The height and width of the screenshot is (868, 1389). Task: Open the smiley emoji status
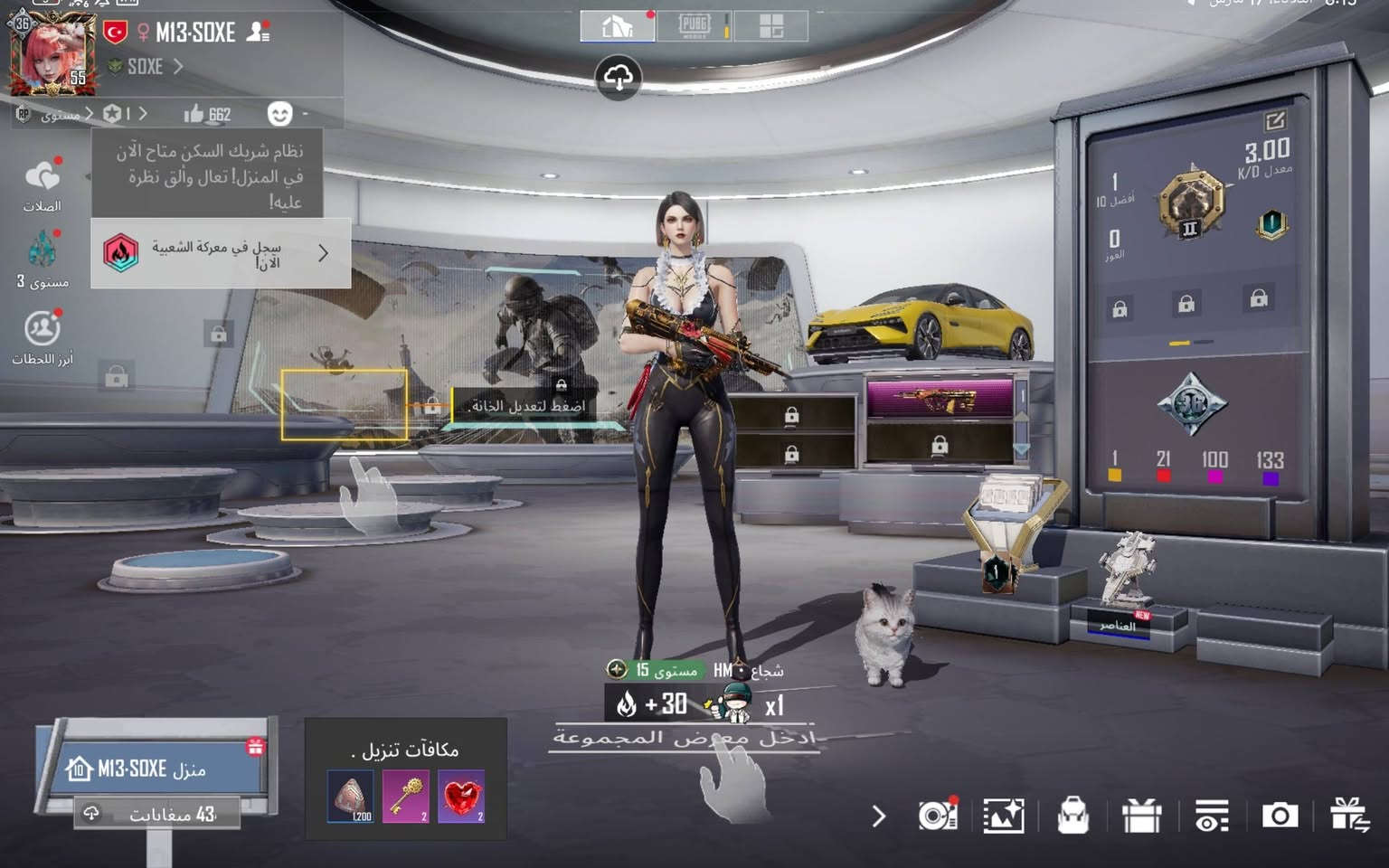280,114
